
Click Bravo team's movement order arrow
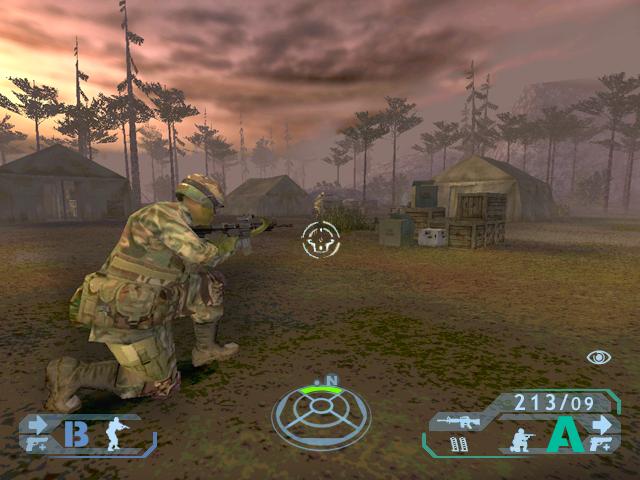coord(38,423)
